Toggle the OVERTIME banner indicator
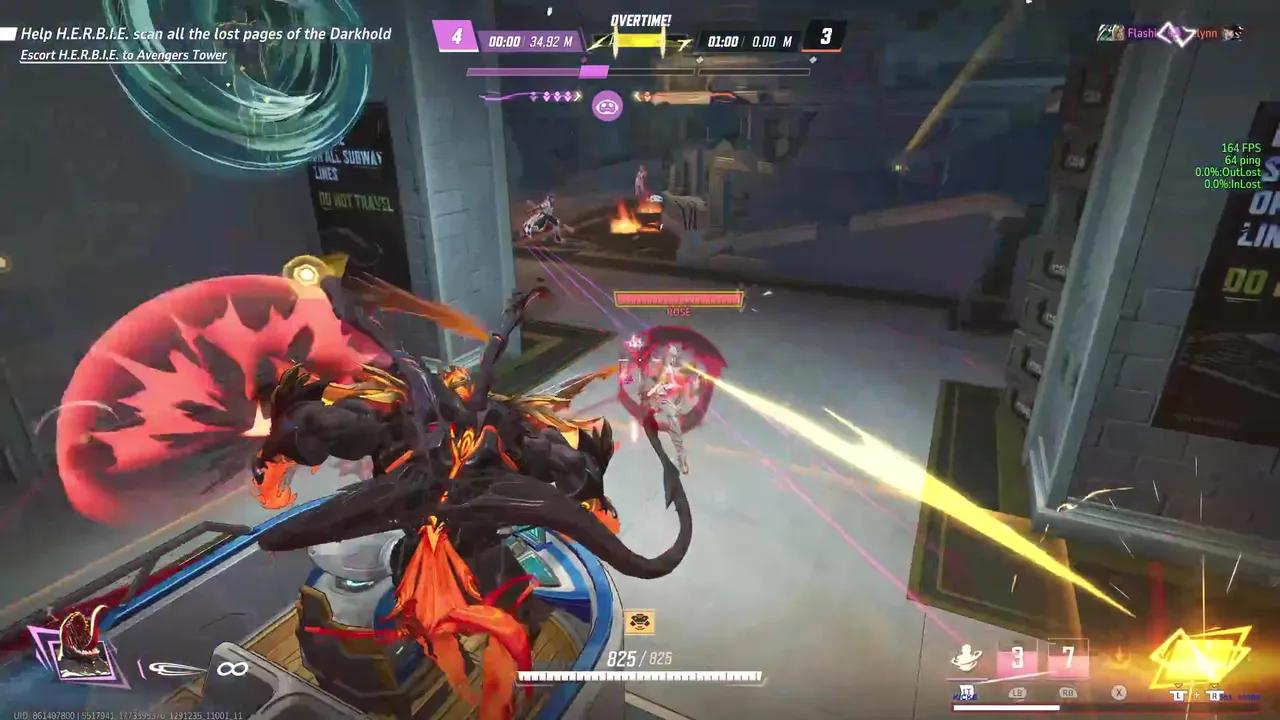The height and width of the screenshot is (720, 1280). point(640,18)
